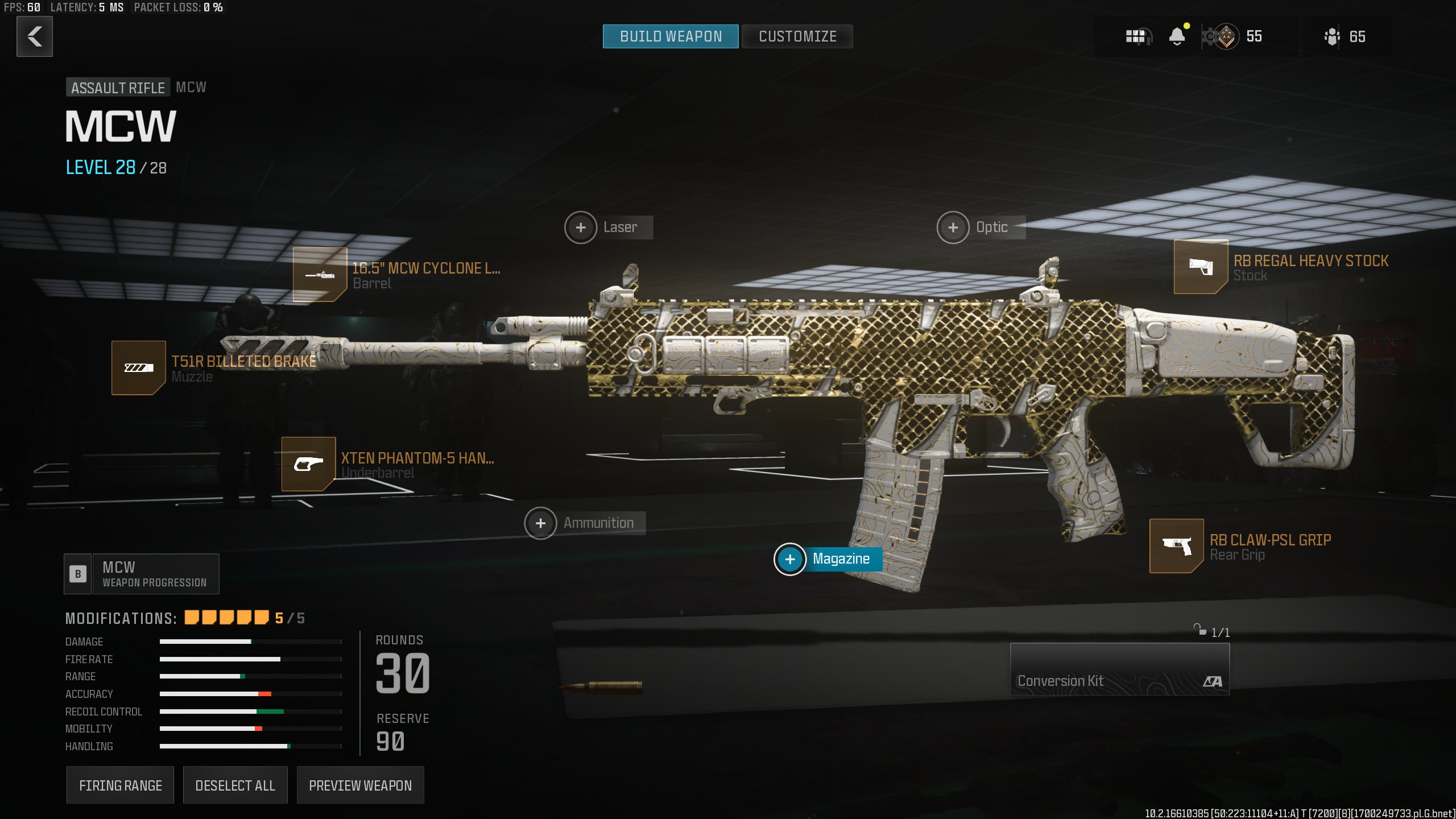Open the notifications bell

[1177, 37]
